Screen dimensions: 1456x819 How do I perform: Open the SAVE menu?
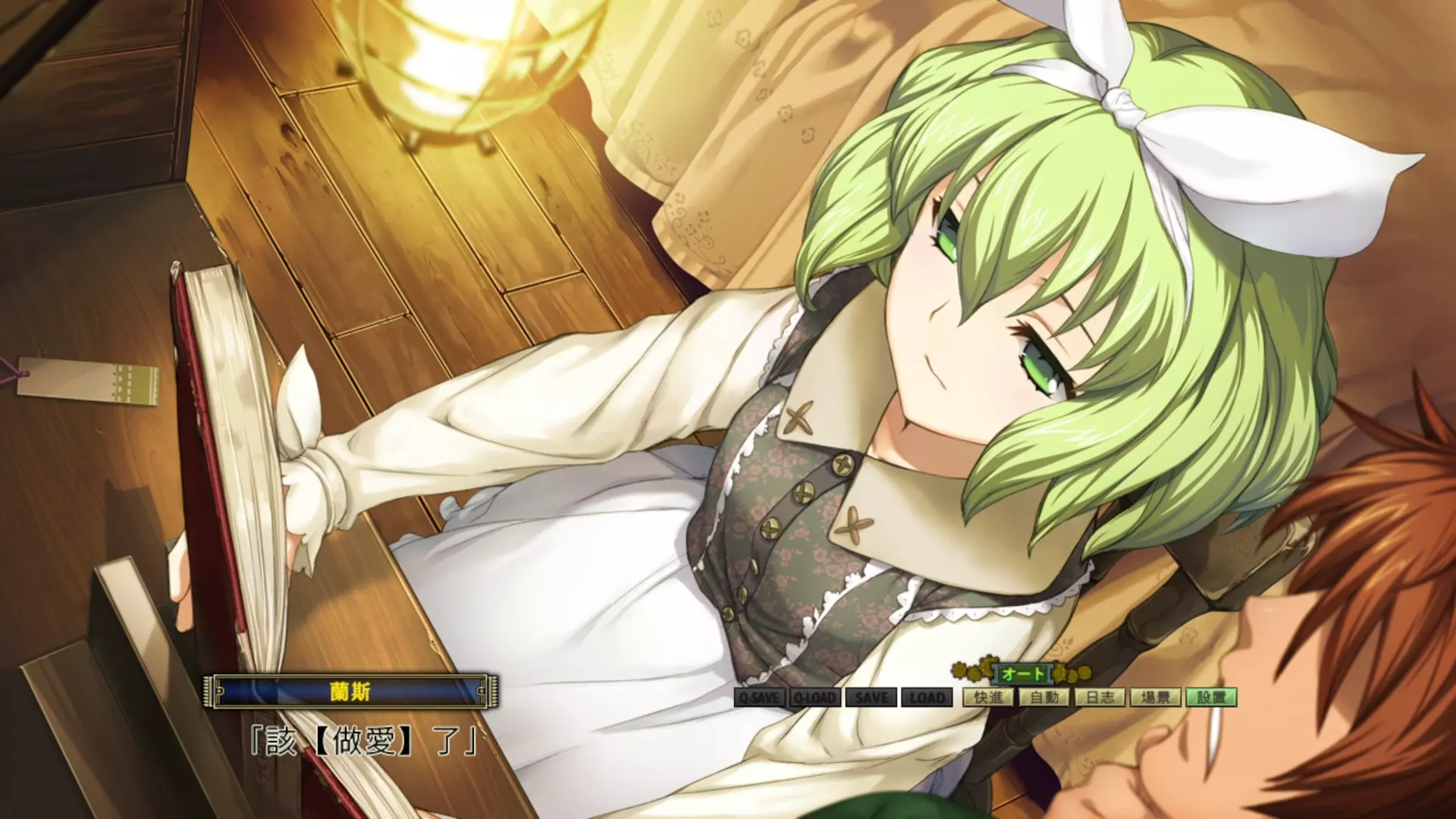871,698
